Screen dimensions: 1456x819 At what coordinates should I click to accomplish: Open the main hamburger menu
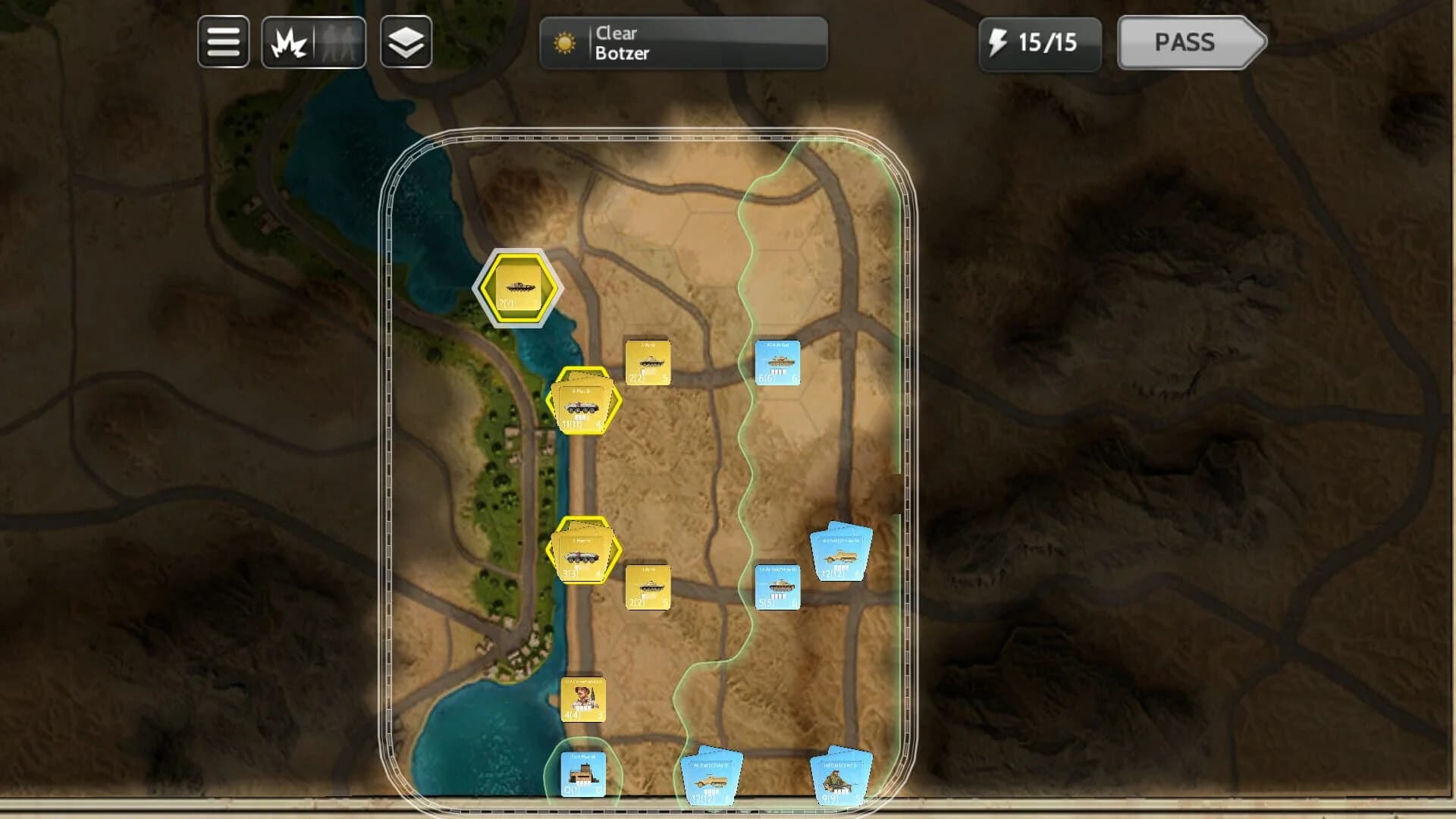224,43
